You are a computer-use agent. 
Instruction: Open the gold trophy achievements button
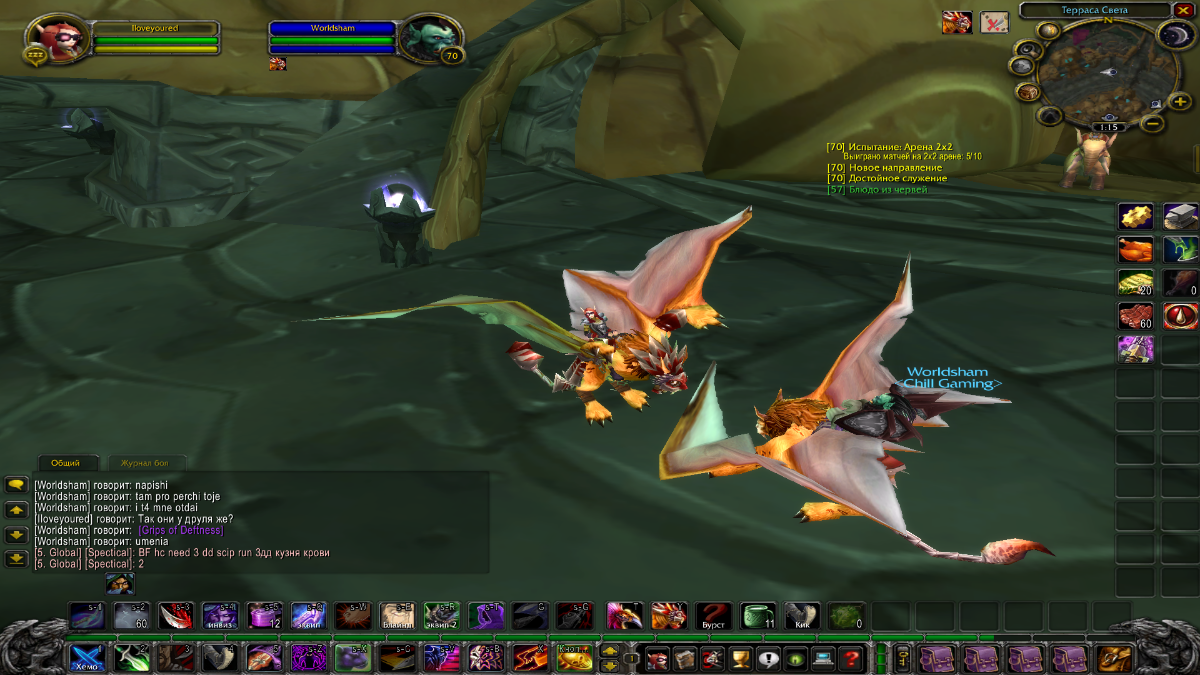(741, 658)
